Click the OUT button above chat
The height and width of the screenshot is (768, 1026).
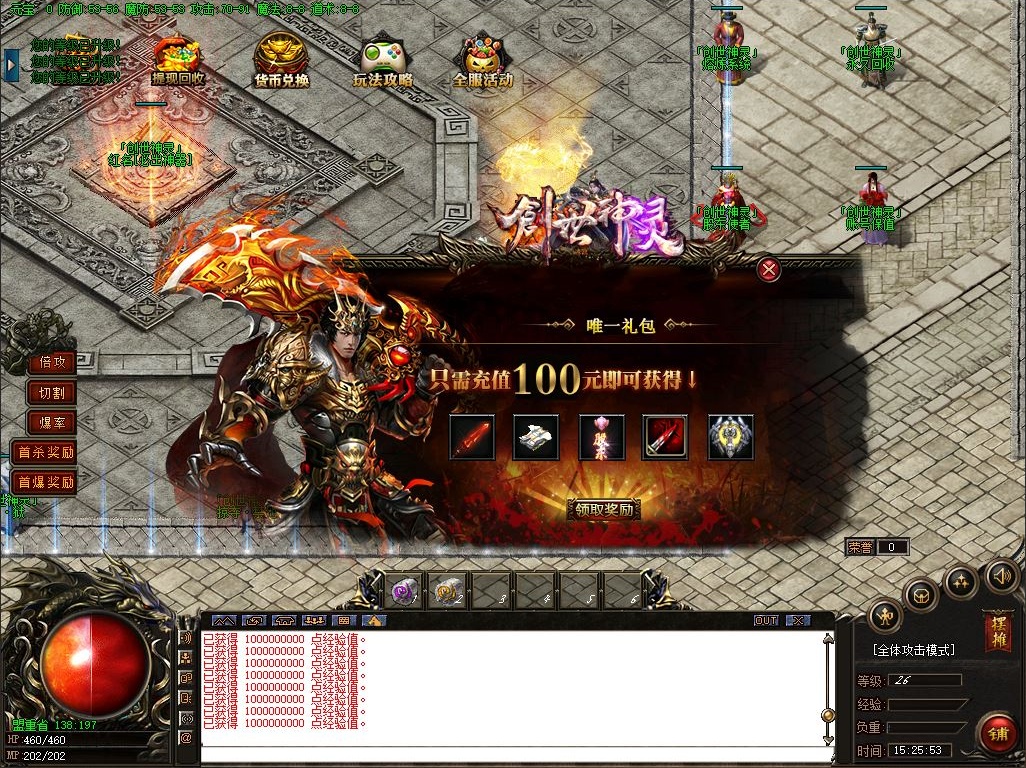tap(766, 620)
